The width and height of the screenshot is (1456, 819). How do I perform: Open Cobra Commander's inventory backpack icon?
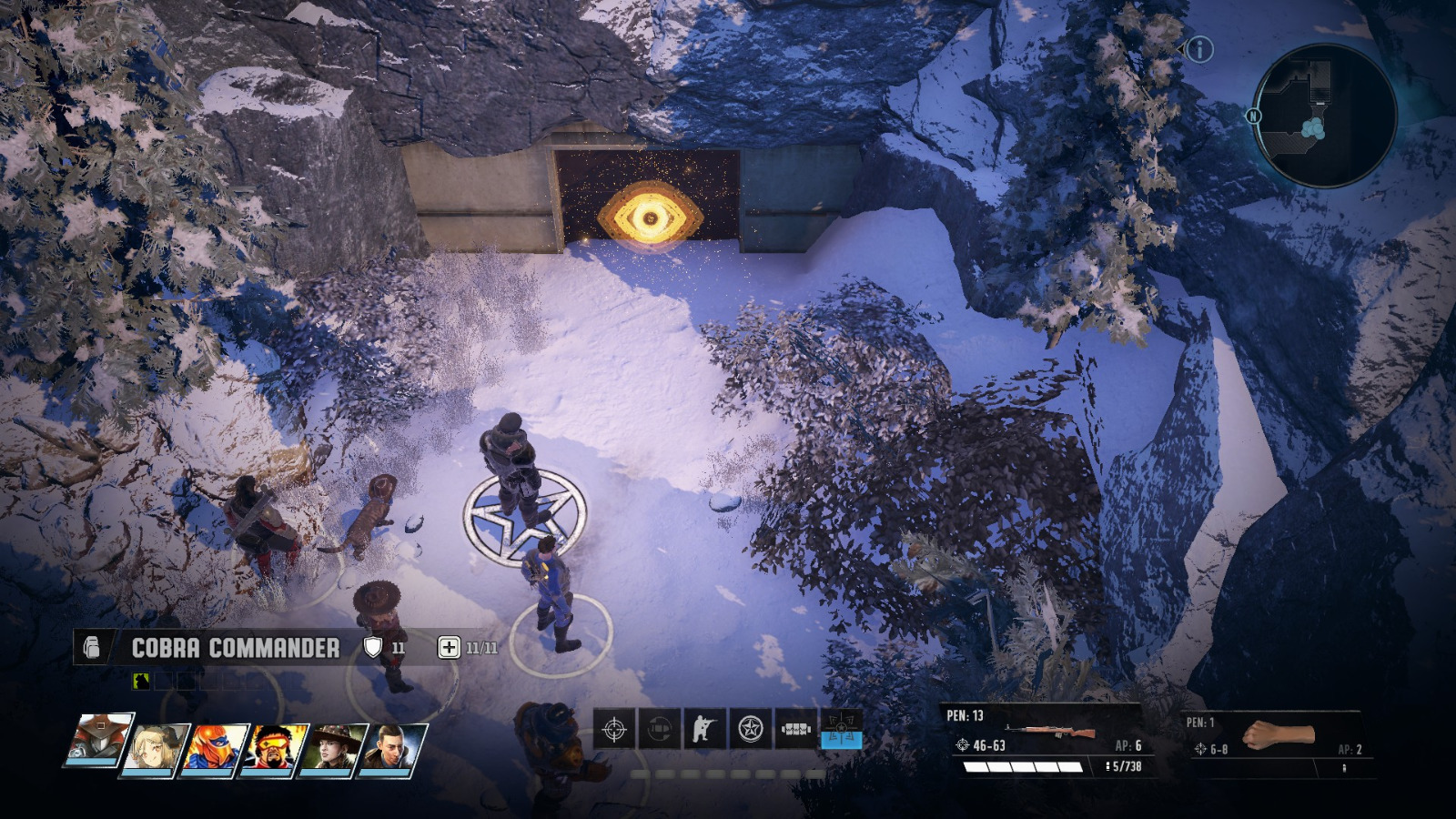pos(93,646)
